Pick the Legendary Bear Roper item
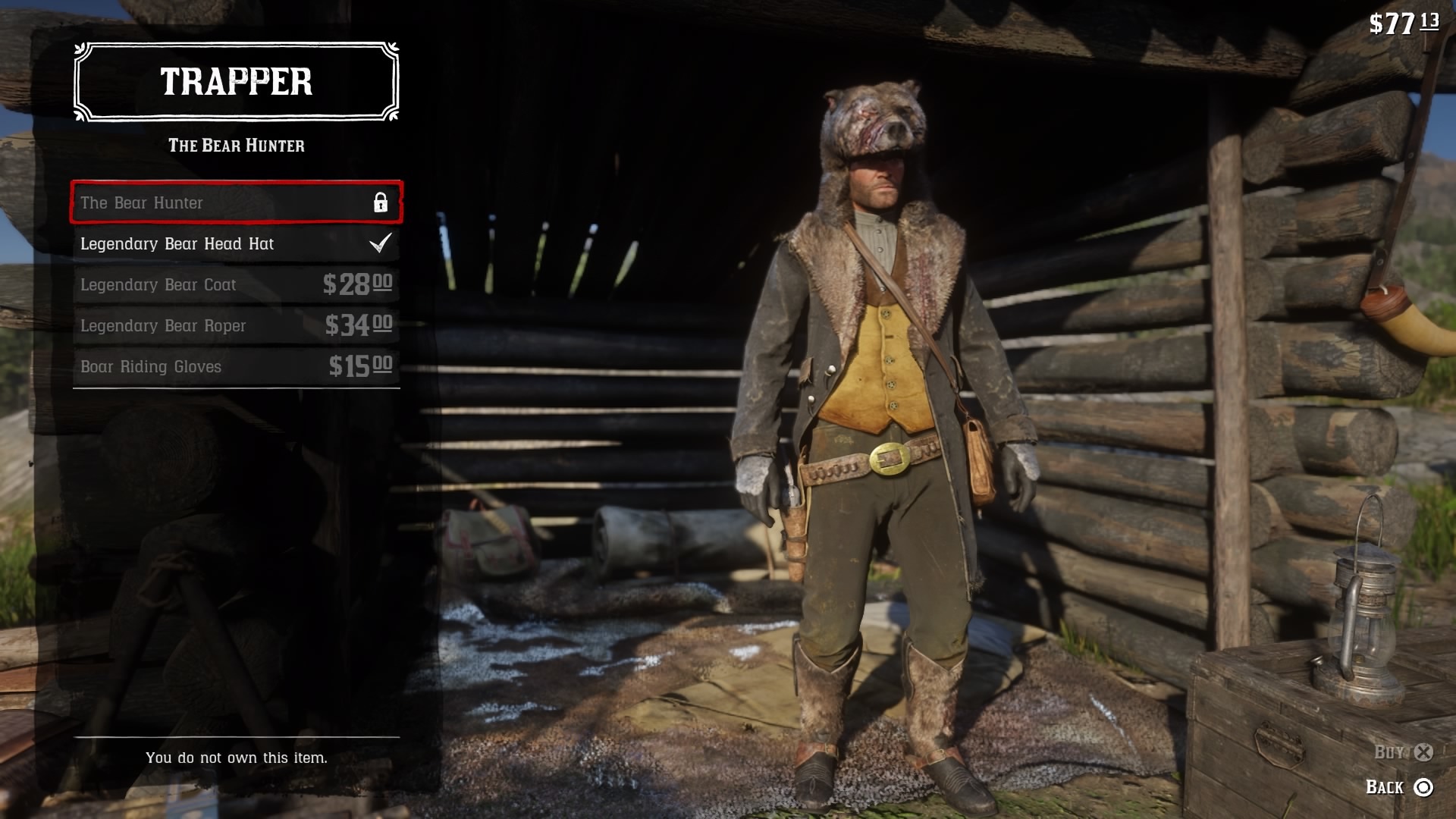The image size is (1456, 819). pos(236,325)
